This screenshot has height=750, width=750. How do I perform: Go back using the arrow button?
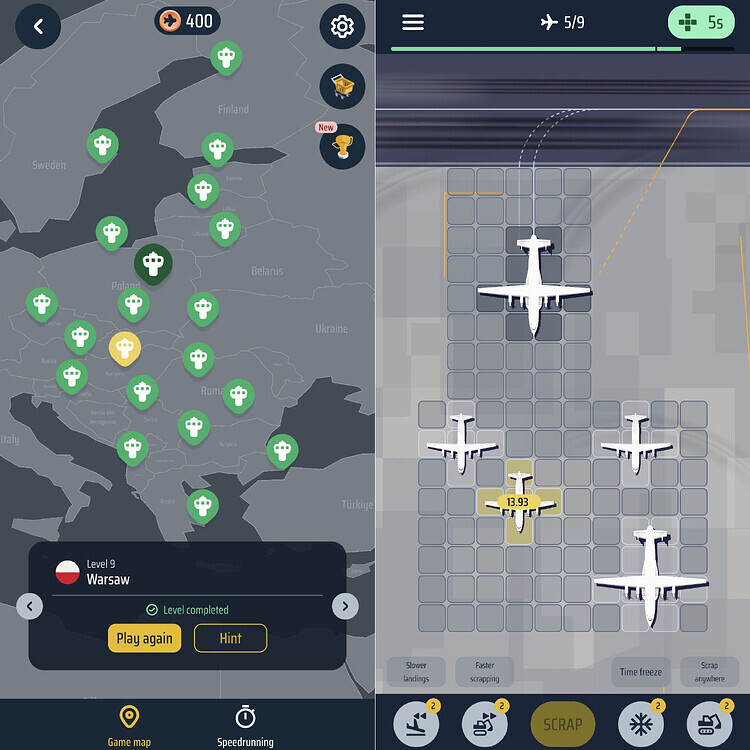(38, 27)
